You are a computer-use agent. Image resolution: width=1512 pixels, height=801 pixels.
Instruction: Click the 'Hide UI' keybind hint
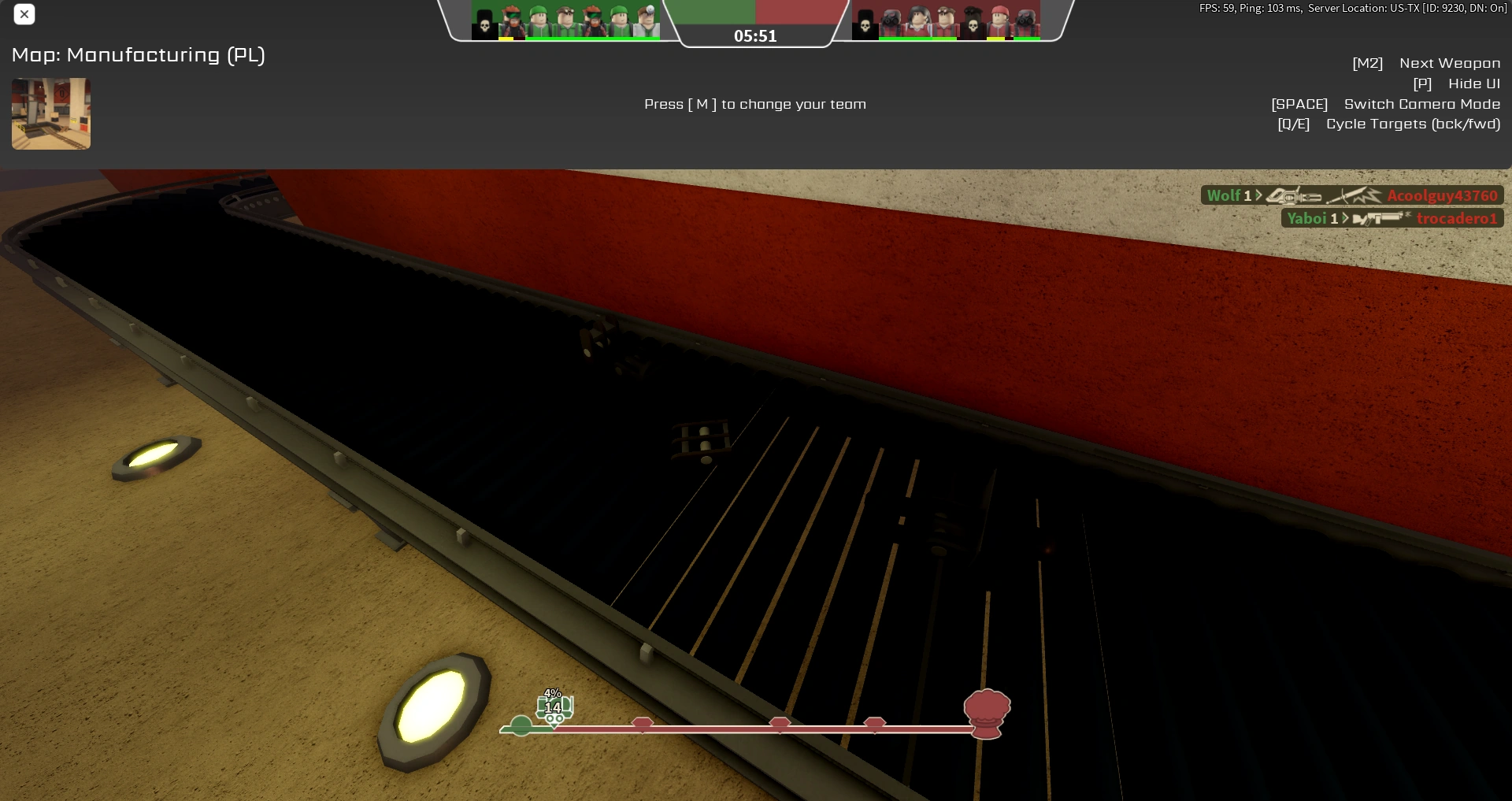click(x=1473, y=83)
